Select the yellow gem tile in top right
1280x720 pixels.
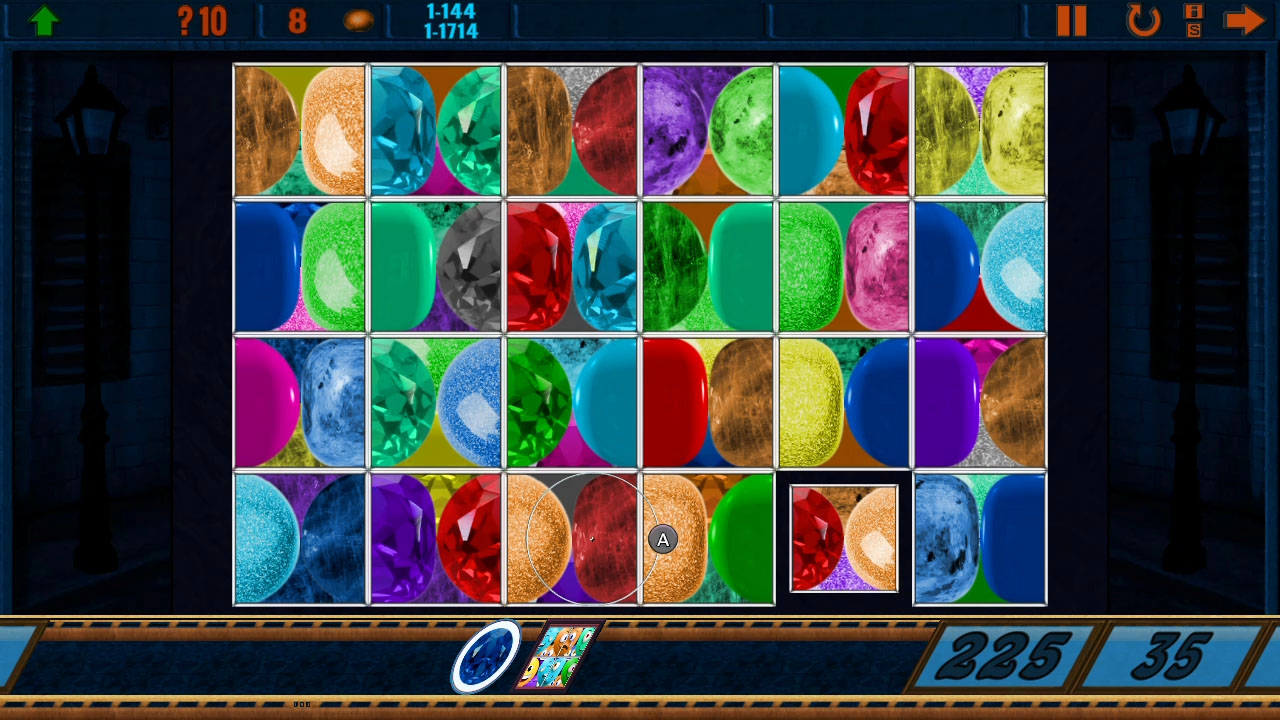979,128
